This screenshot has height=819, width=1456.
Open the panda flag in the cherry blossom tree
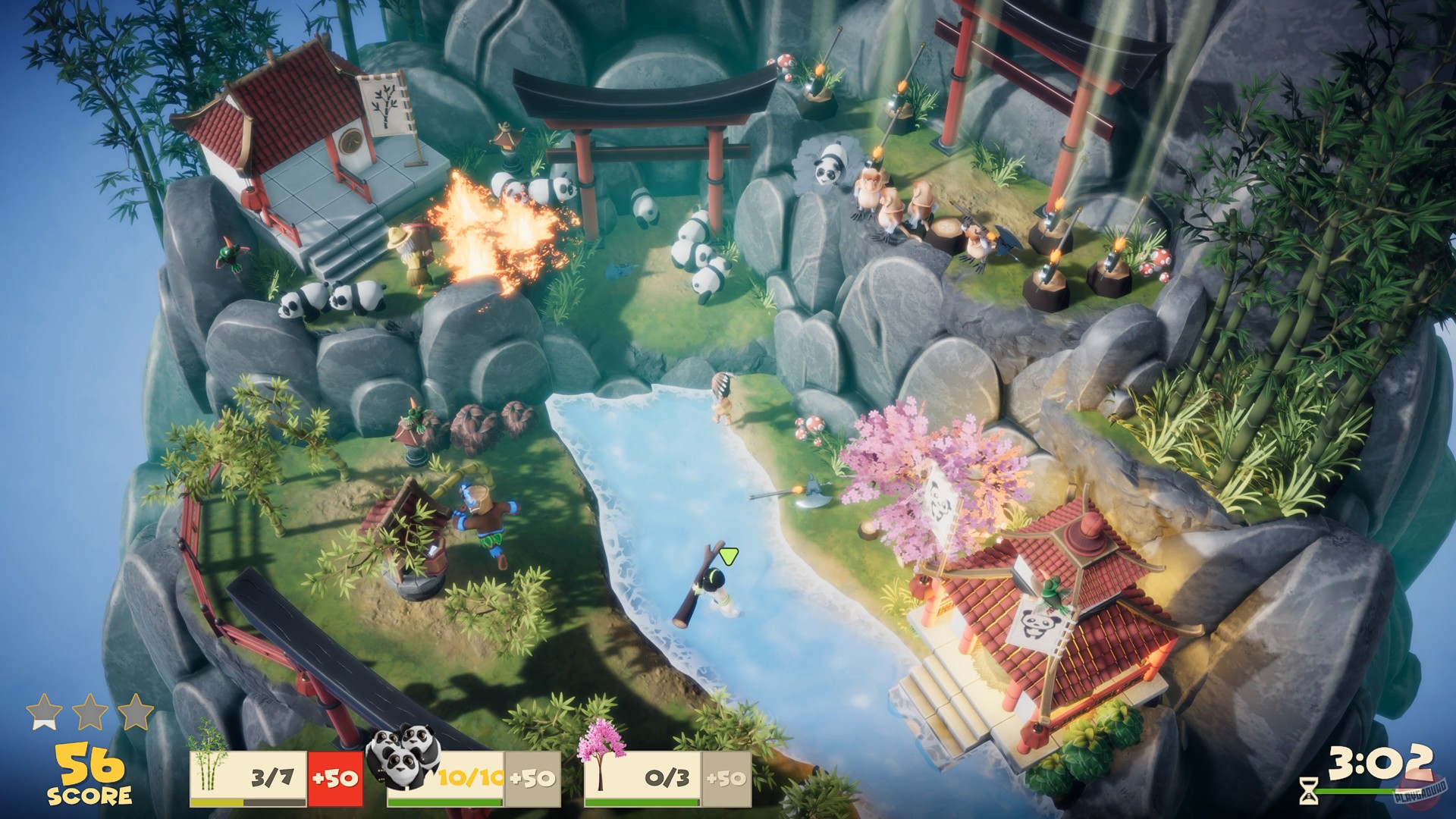click(939, 500)
